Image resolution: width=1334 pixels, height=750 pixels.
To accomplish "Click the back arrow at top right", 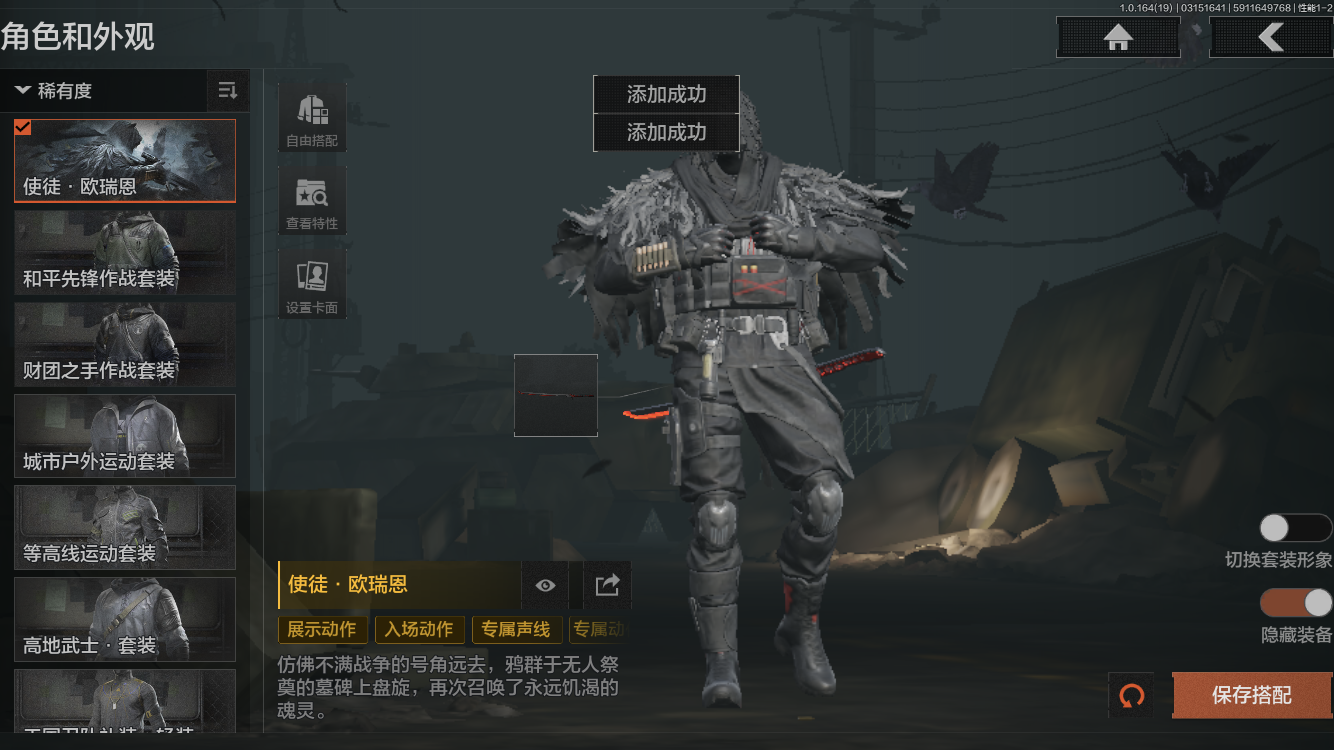I will (x=1271, y=37).
